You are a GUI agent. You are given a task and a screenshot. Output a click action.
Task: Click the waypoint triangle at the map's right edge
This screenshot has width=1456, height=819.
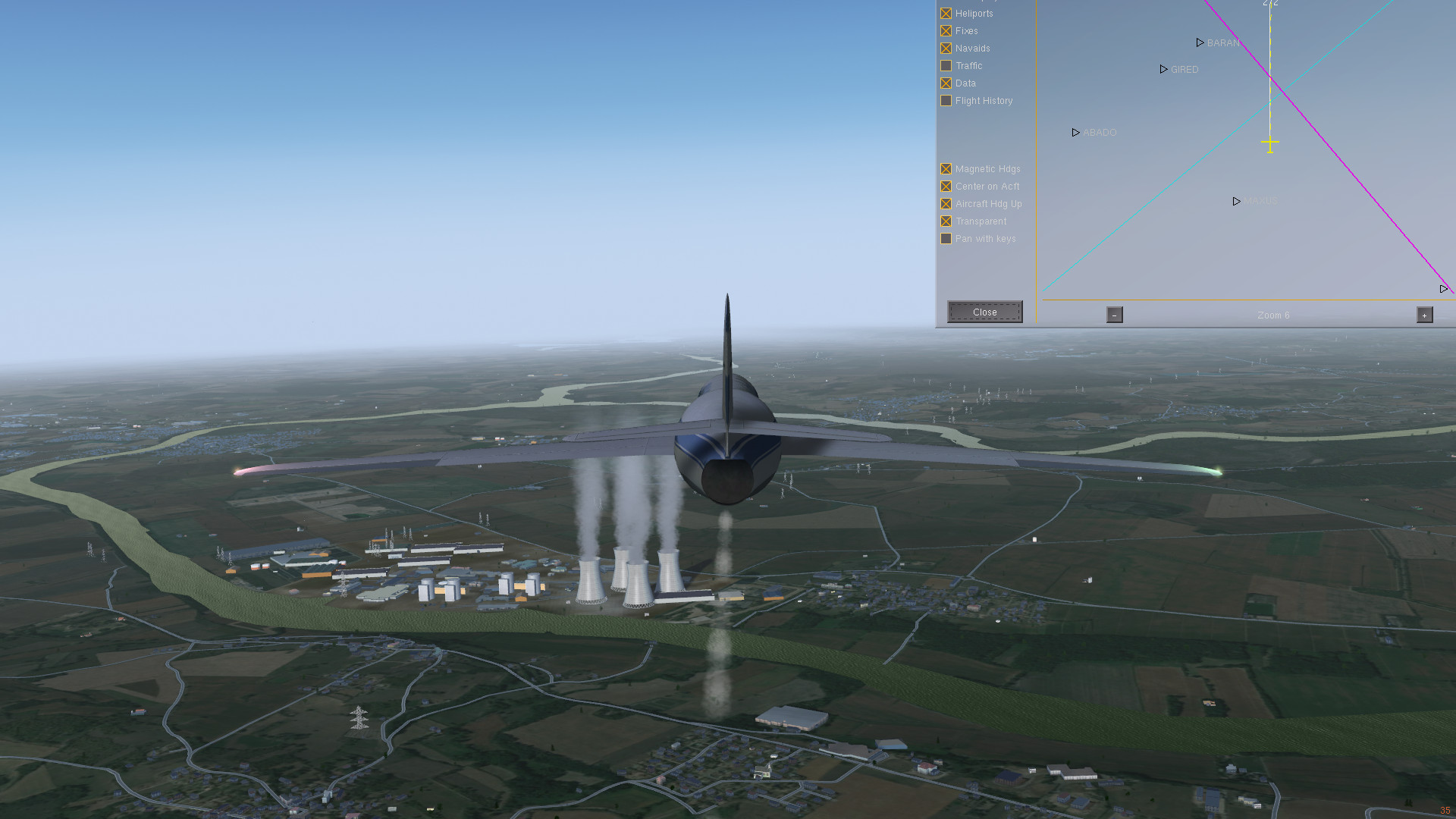tap(1442, 288)
